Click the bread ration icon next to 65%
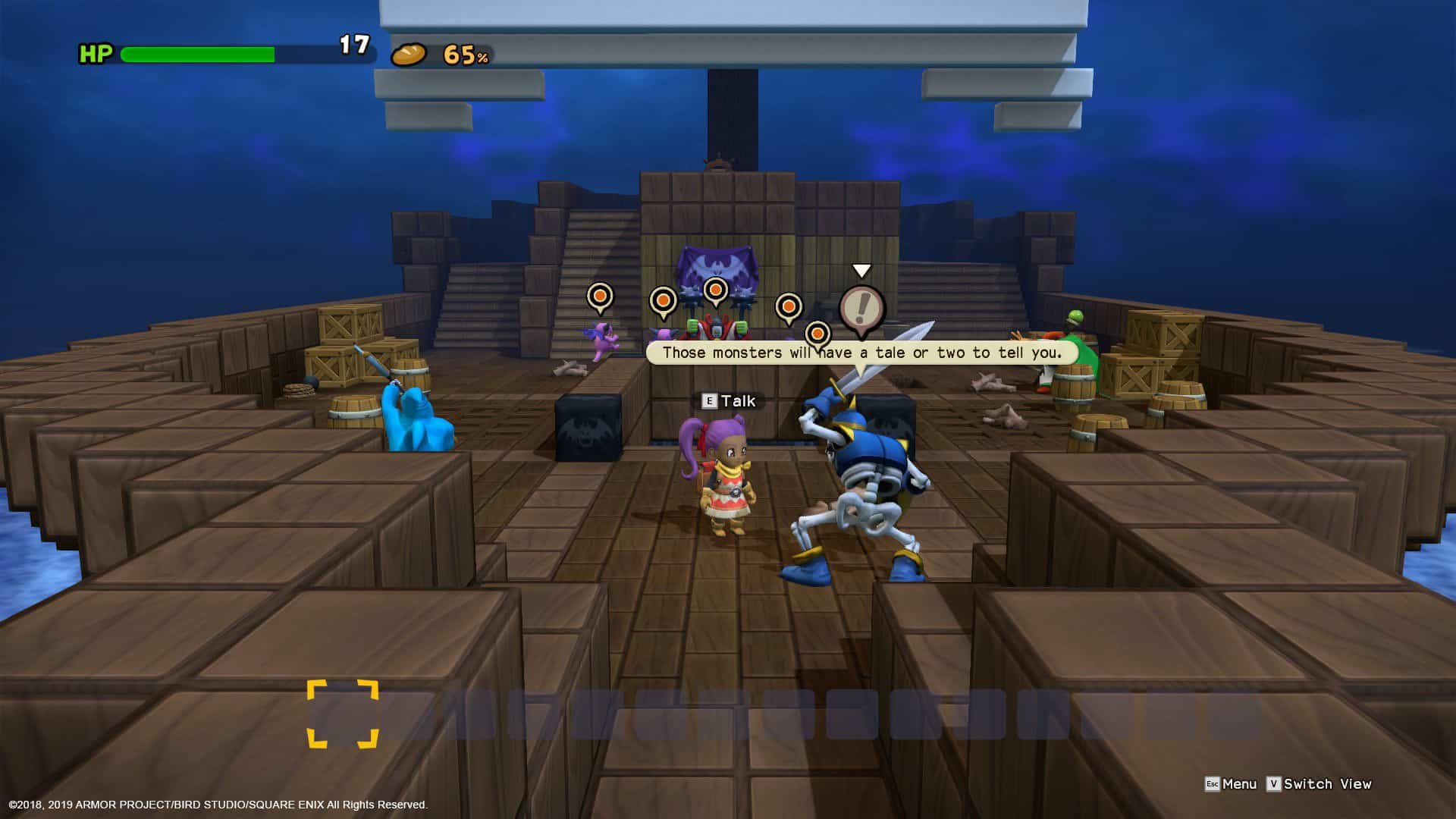 pyautogui.click(x=409, y=55)
